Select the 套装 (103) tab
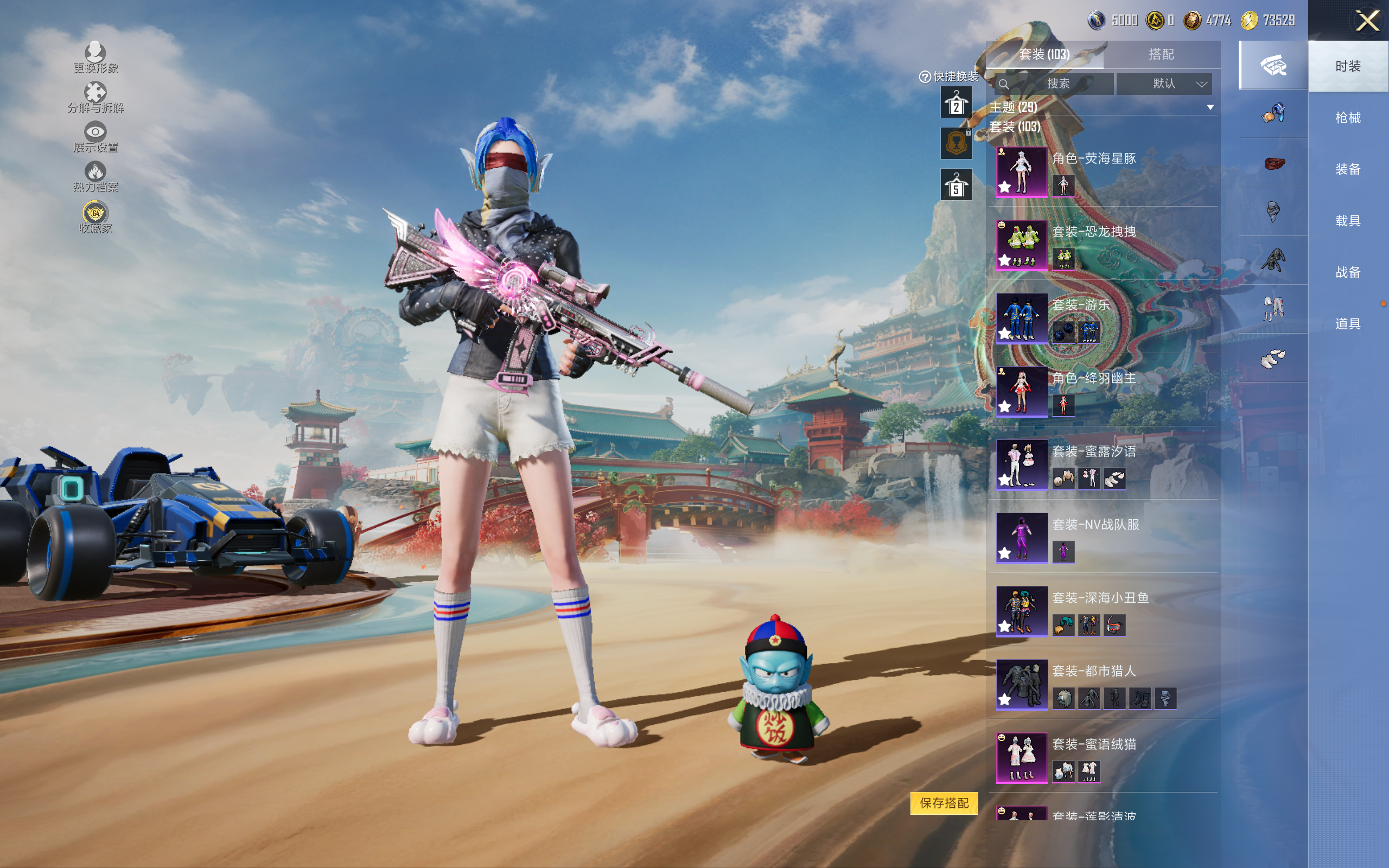1389x868 pixels. (x=1044, y=55)
